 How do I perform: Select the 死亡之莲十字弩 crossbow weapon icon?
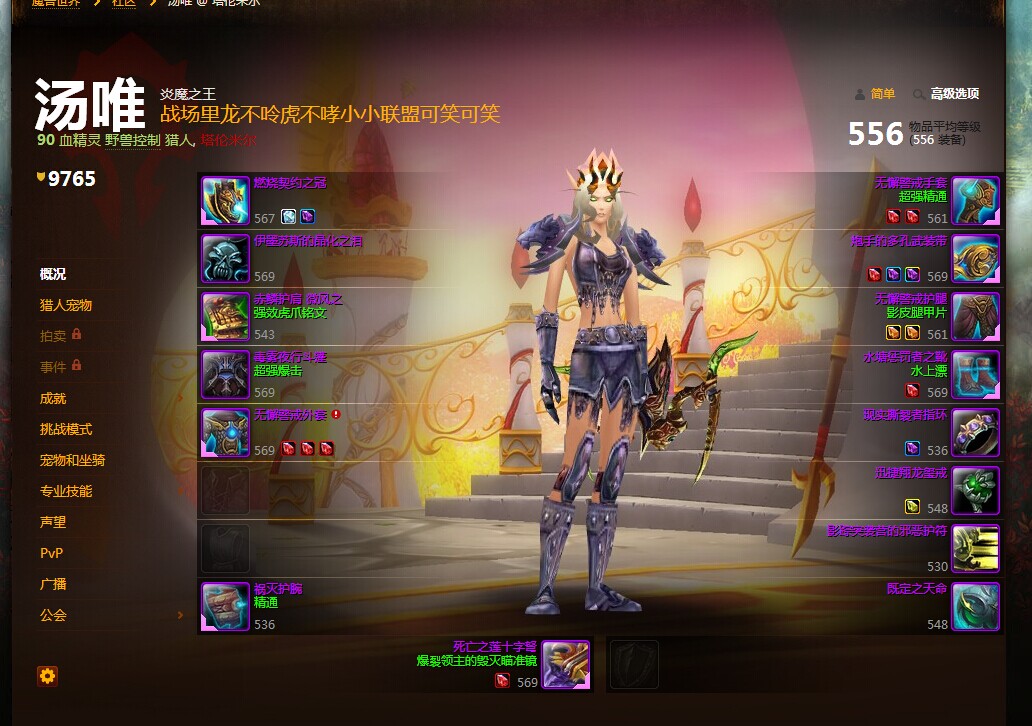coord(565,665)
